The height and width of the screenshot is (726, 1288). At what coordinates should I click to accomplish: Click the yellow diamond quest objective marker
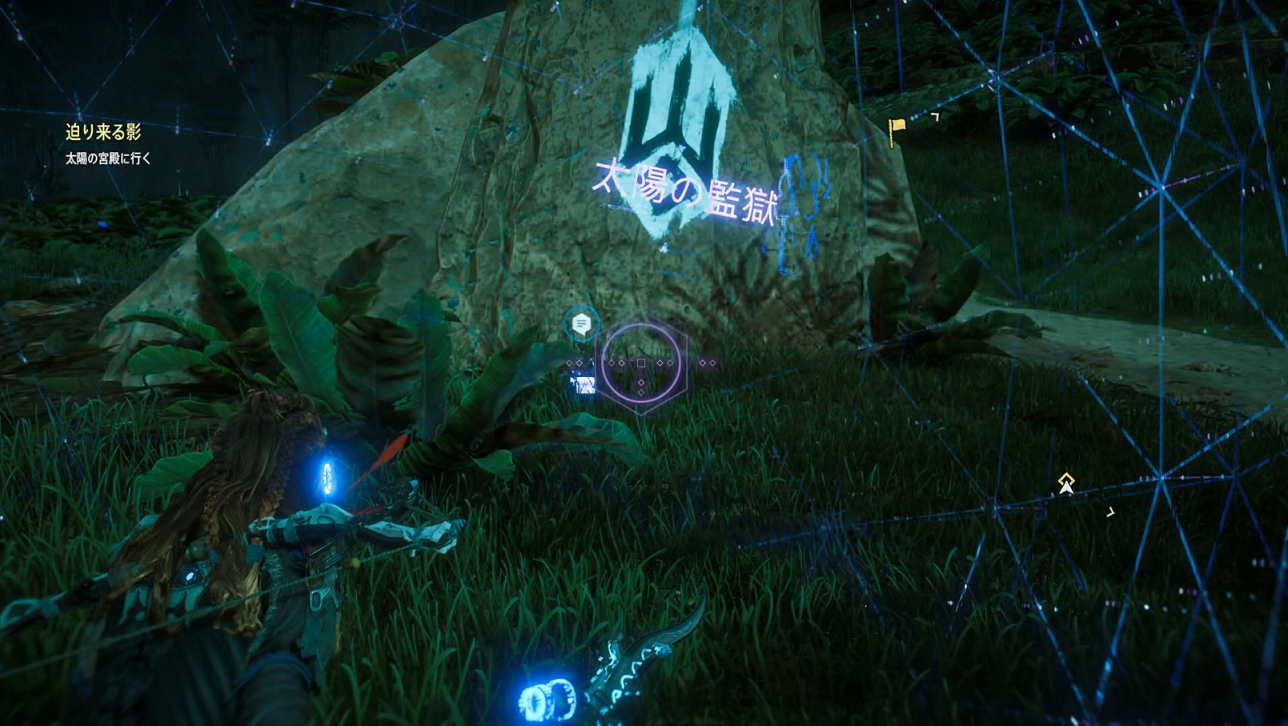[x=1066, y=481]
